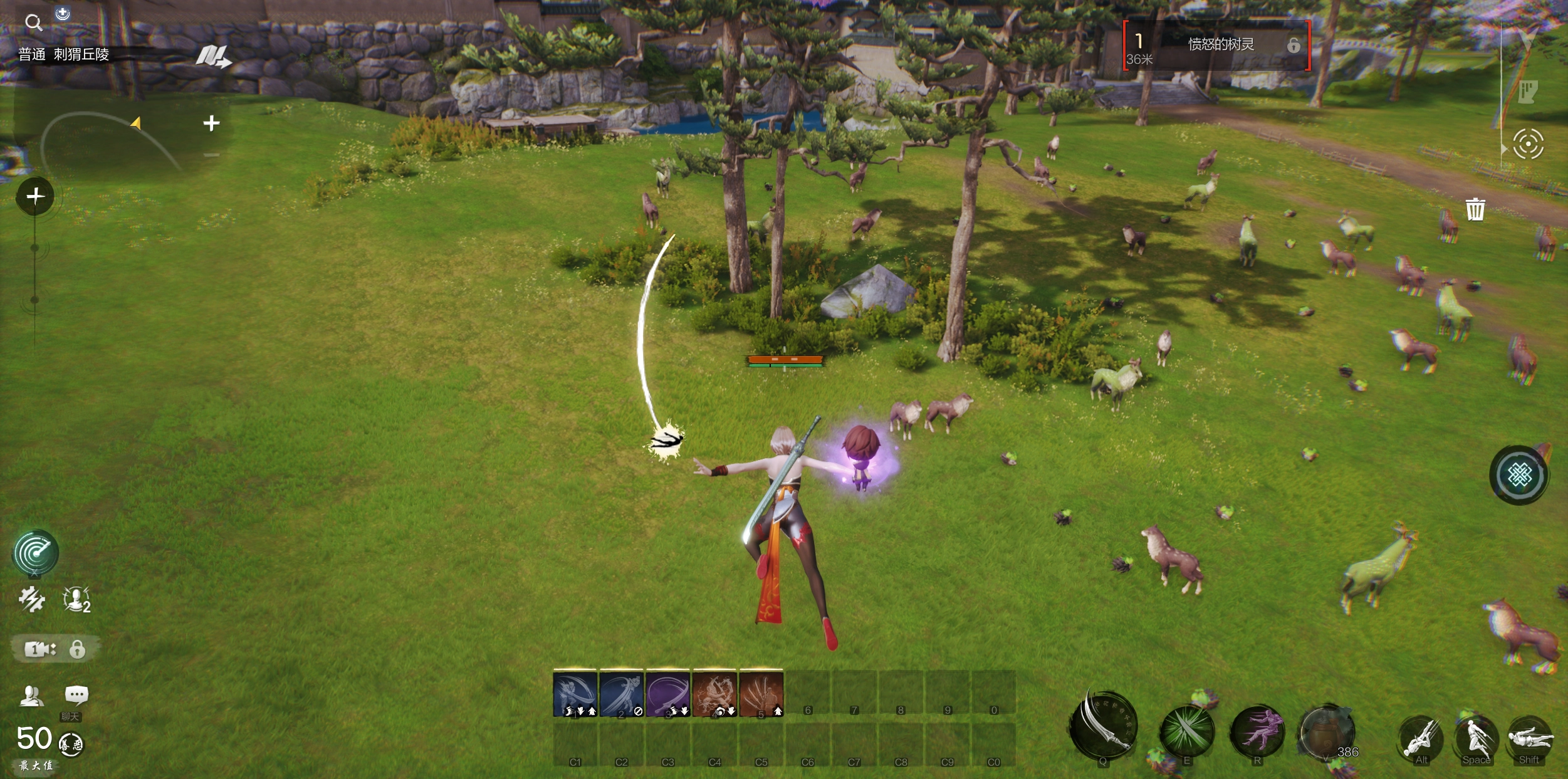Click the 善恶 morality badge
This screenshot has width=1568, height=779.
pos(71,745)
